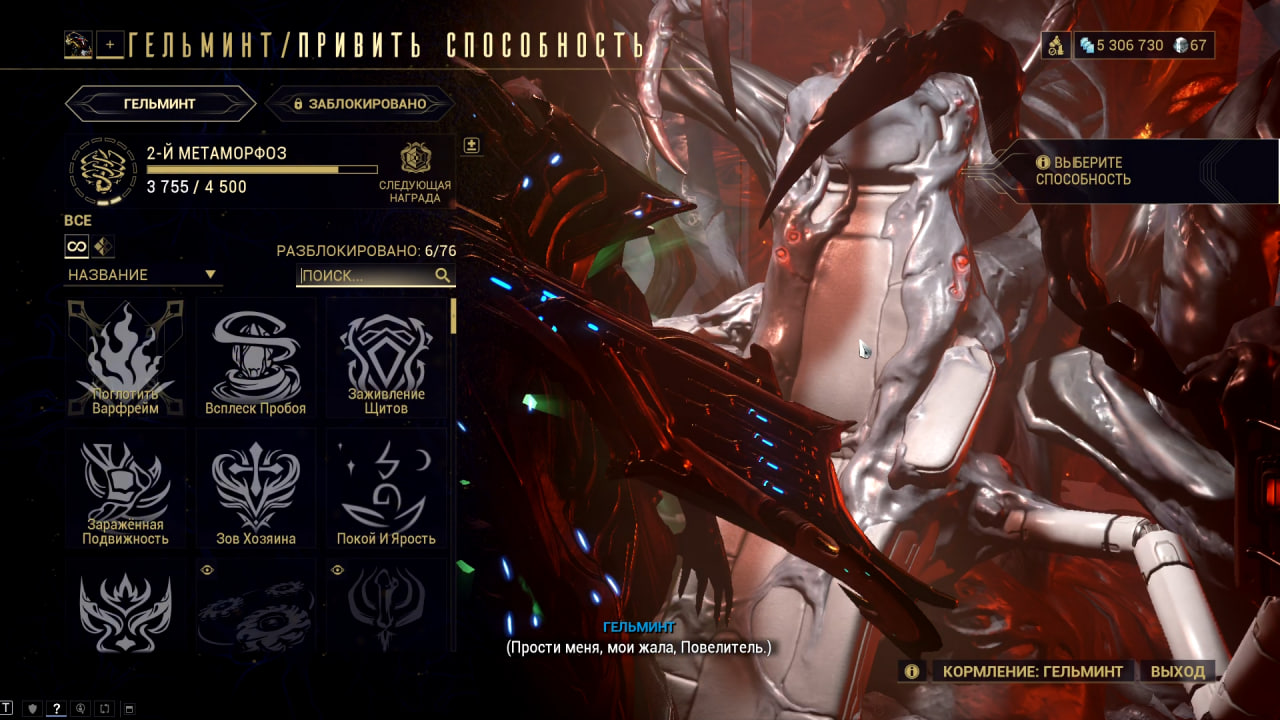Click the plus button beside the Warframe avatar

(x=110, y=44)
